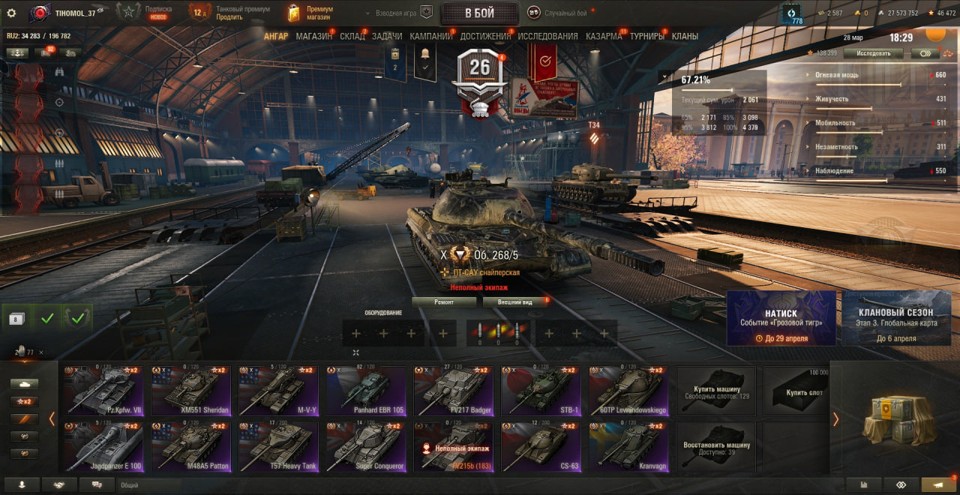Open the «Премиум магазин»
Screen dimensions: 960x495
tap(308, 13)
